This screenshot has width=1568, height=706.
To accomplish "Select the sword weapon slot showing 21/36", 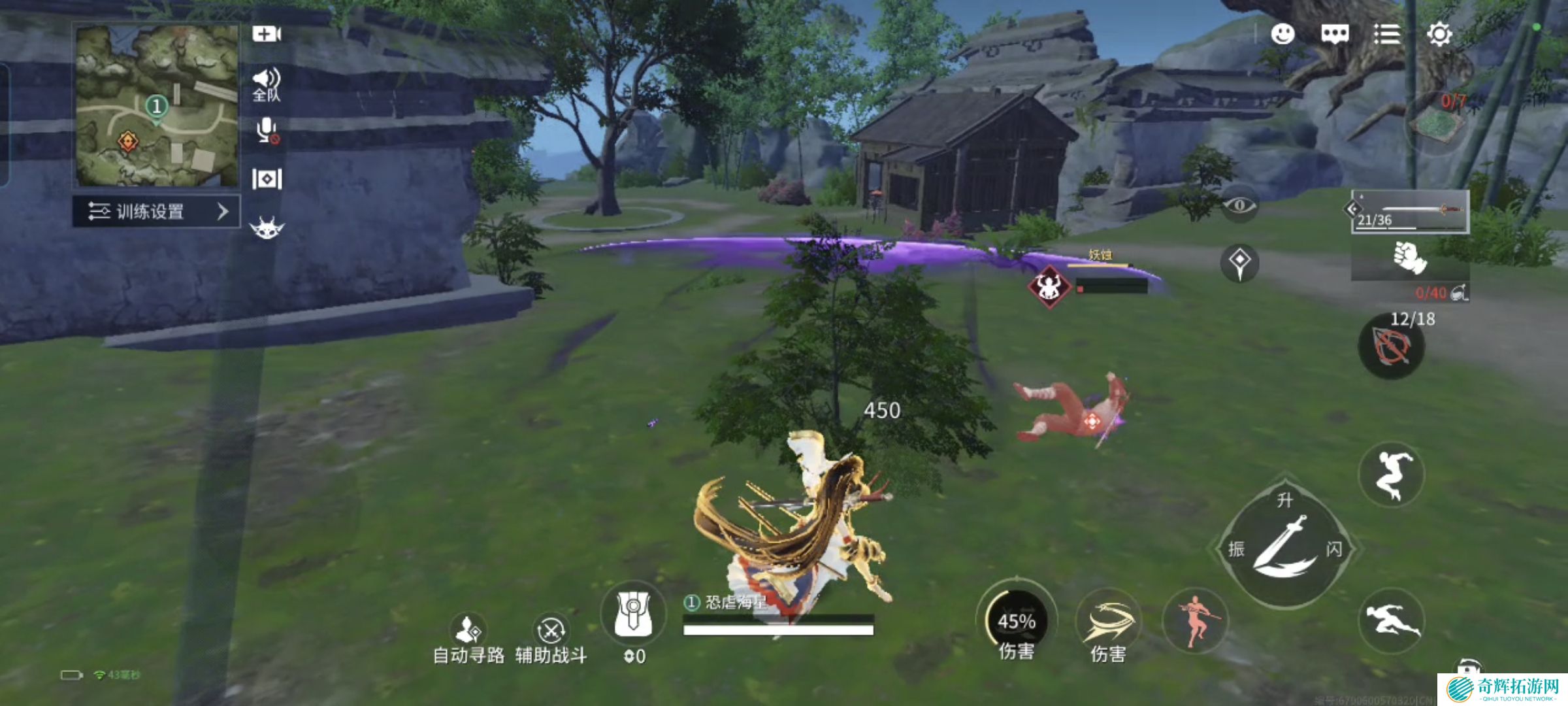I will point(1410,212).
